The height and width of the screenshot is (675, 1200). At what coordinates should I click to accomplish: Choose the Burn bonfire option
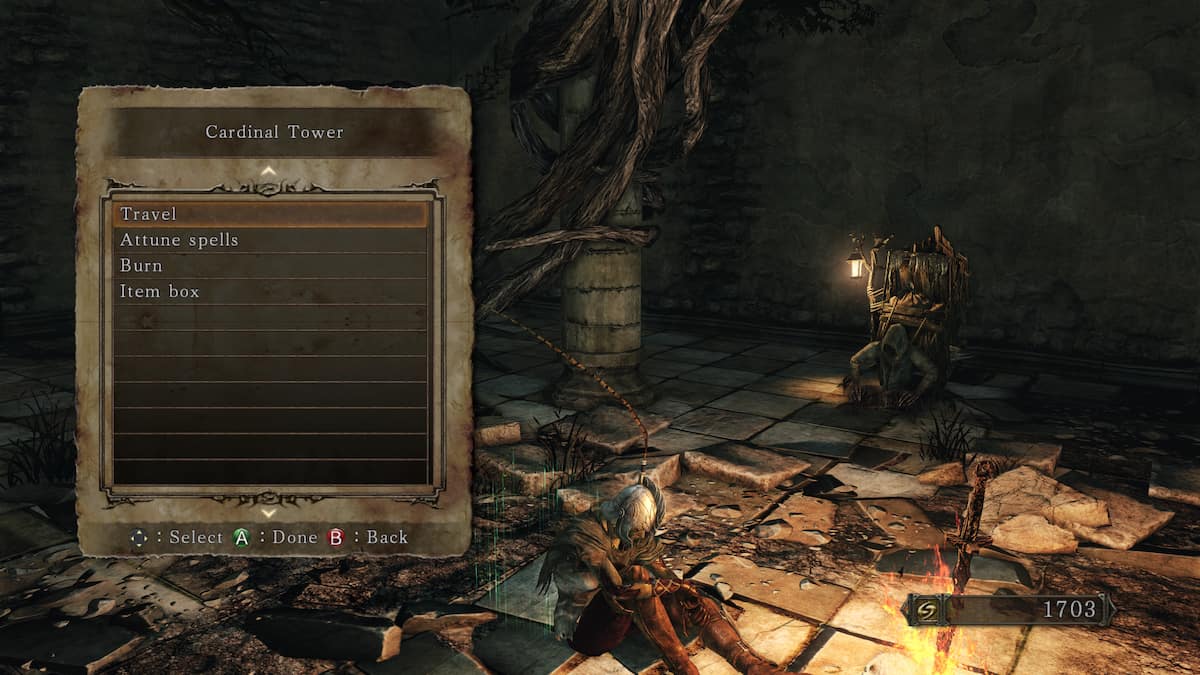pyautogui.click(x=270, y=266)
